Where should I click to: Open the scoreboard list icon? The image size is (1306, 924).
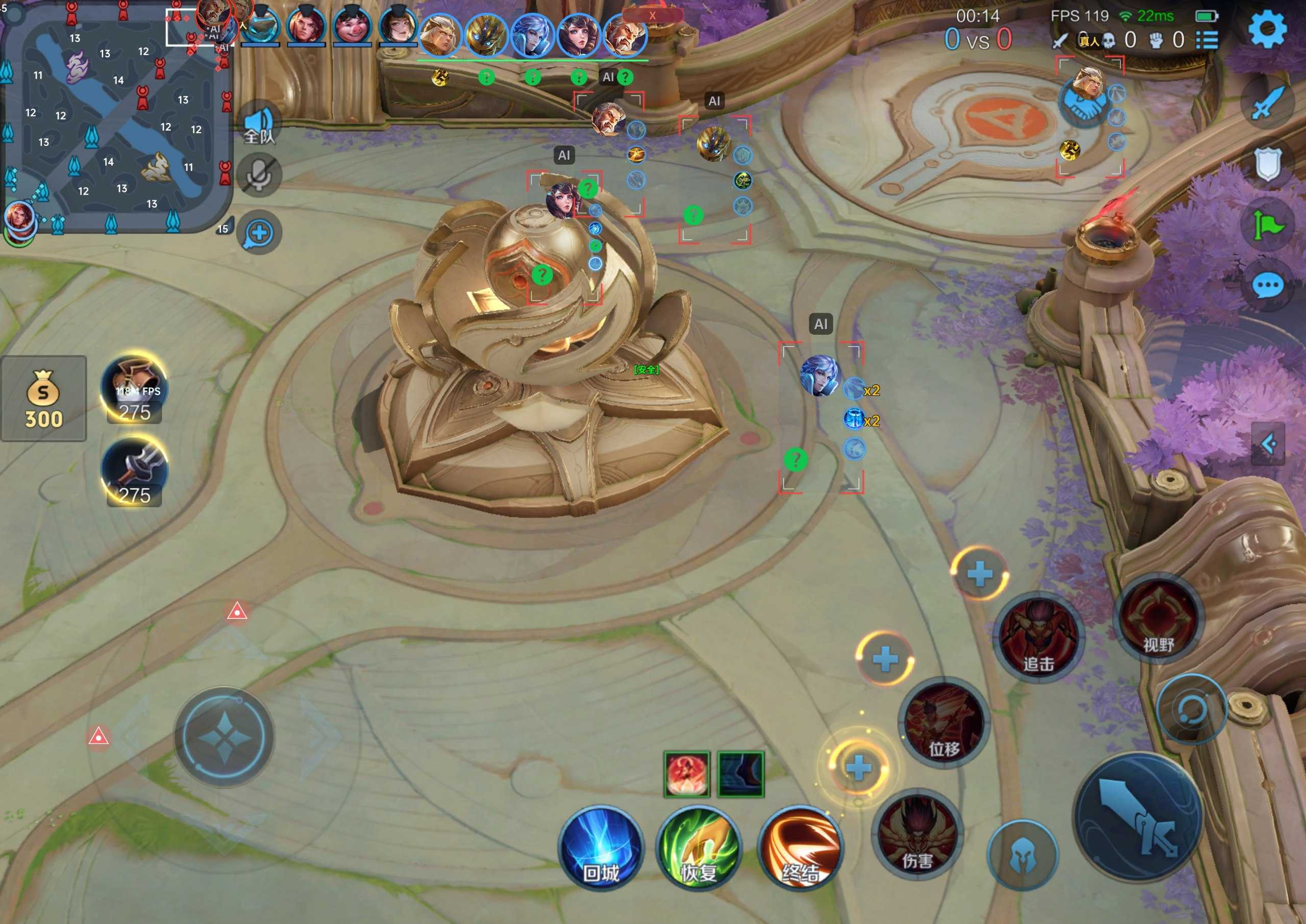tap(1207, 40)
